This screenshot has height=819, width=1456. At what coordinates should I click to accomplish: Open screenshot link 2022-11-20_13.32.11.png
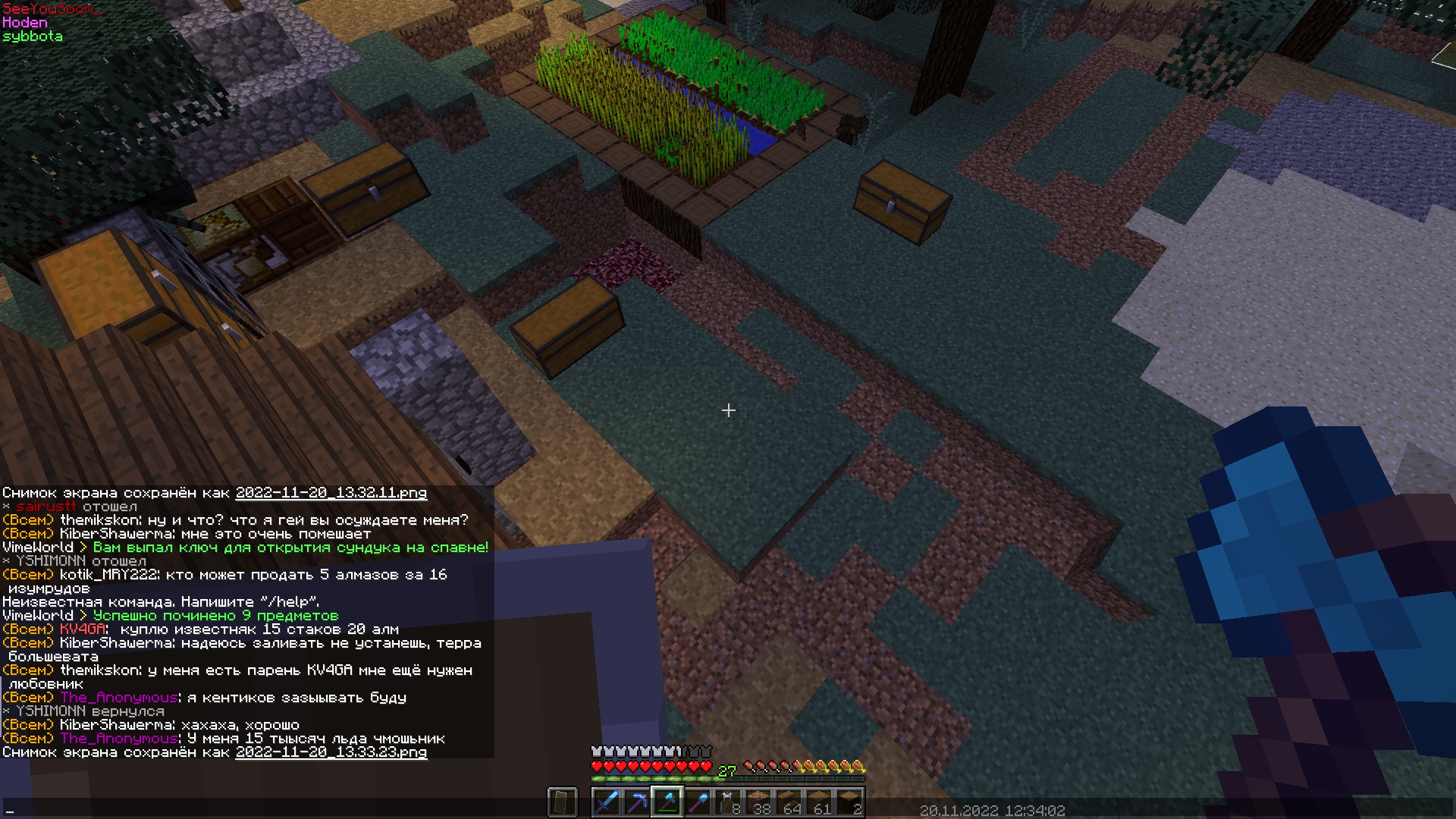pyautogui.click(x=331, y=493)
